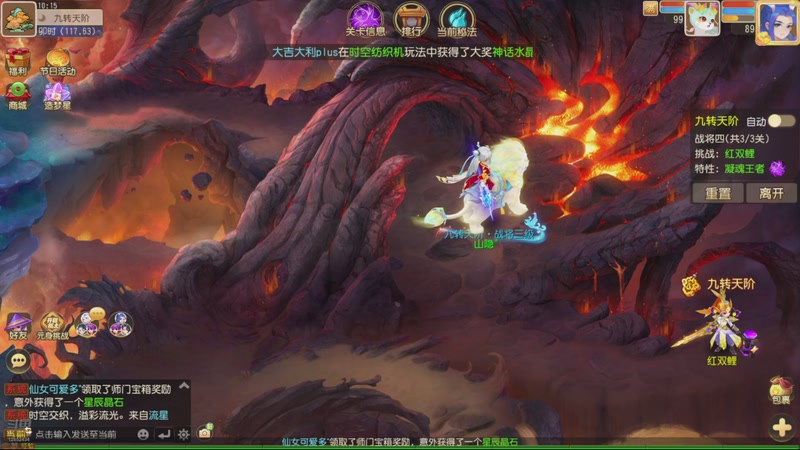Click the 重置 reset button

(718, 193)
